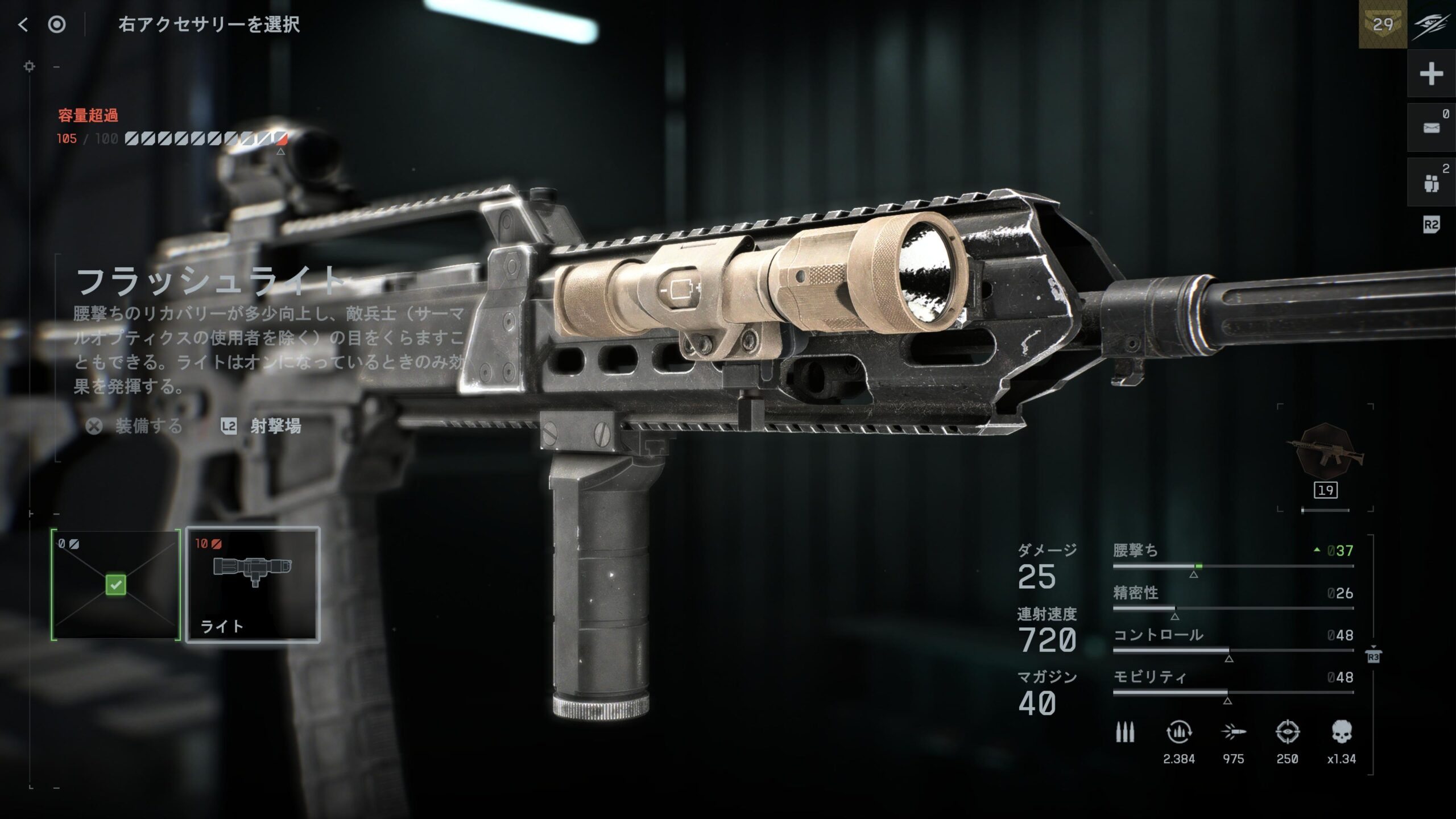The height and width of the screenshot is (819, 1456).
Task: Go back using the arrow at top left
Action: pos(23,24)
